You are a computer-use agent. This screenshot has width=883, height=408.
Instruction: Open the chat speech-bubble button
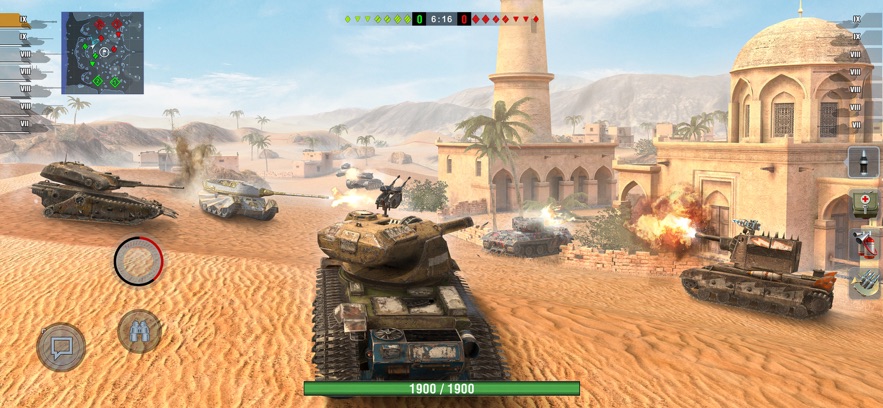pos(61,346)
